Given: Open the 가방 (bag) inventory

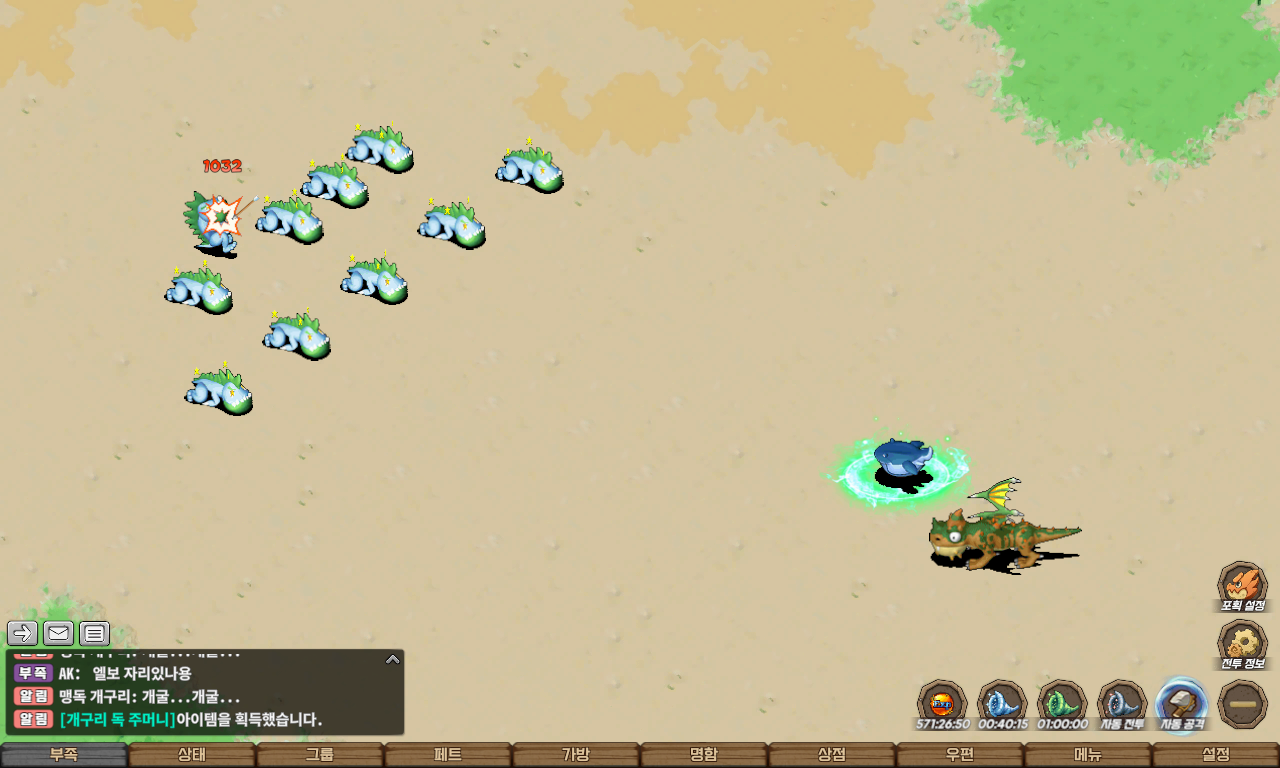Looking at the screenshot, I should pyautogui.click(x=576, y=755).
